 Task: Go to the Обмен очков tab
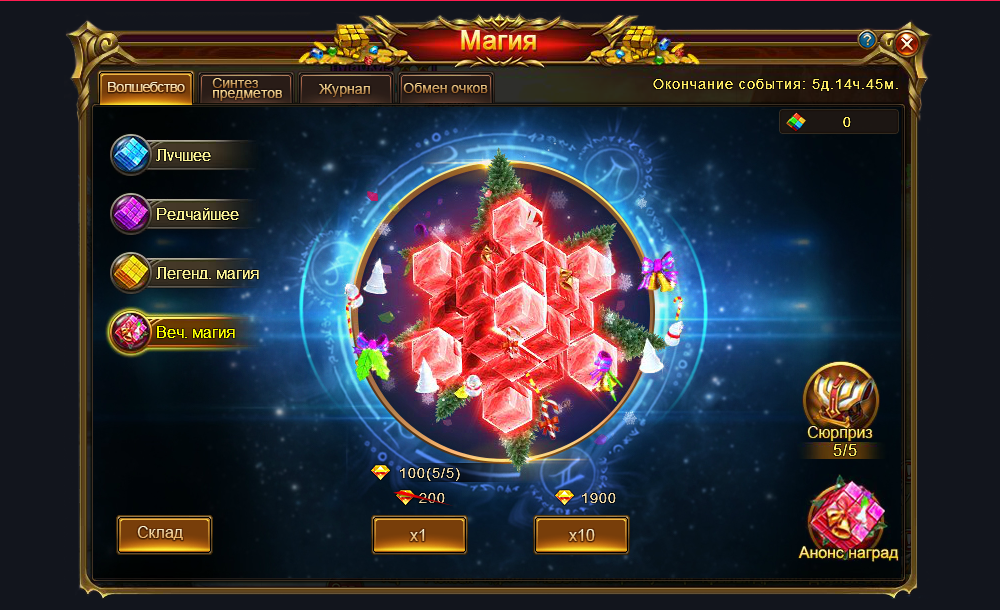[445, 88]
